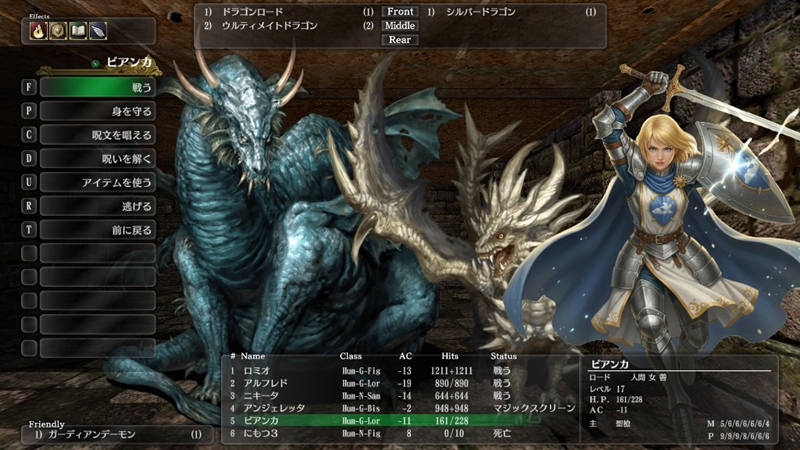Image resolution: width=800 pixels, height=450 pixels.
Task: Select the Rear row button
Action: pos(400,40)
